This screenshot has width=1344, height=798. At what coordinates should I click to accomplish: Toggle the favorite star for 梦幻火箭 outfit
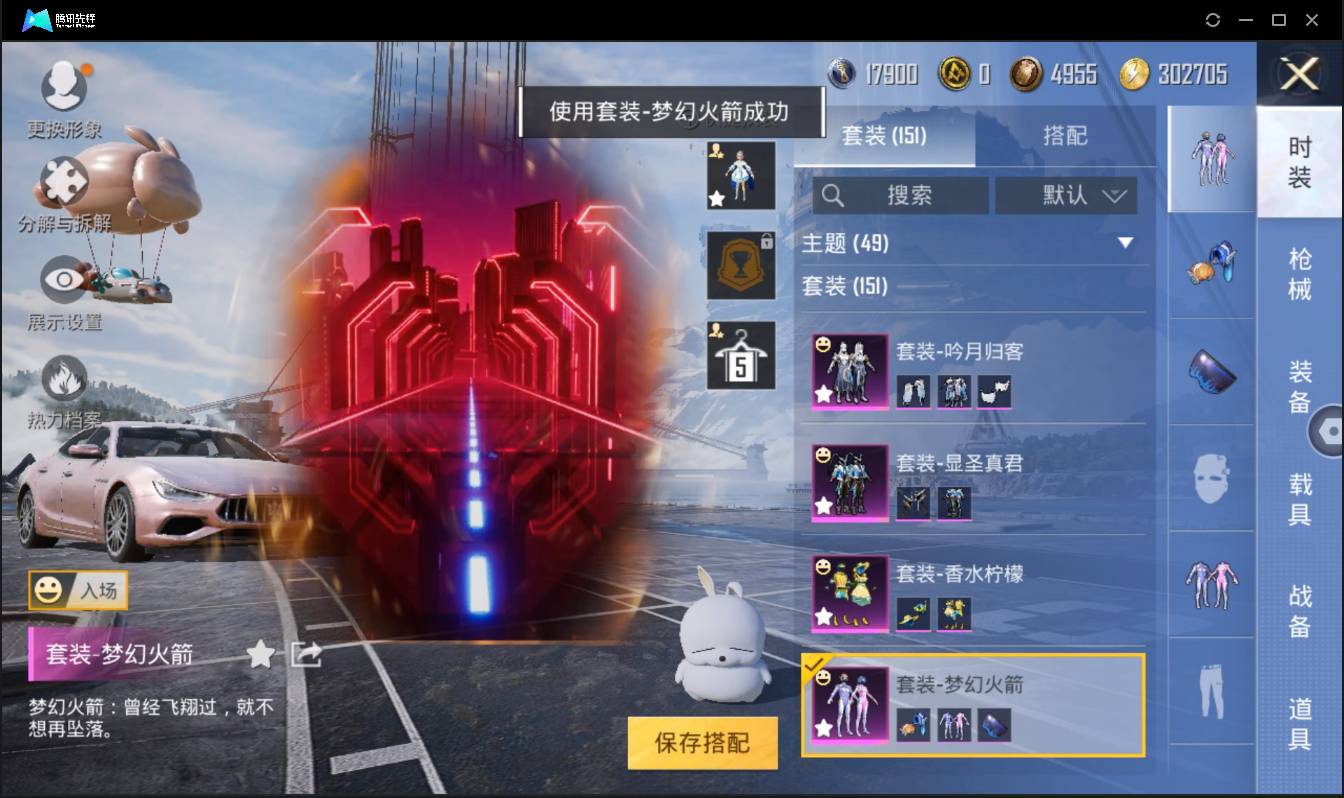(x=260, y=652)
